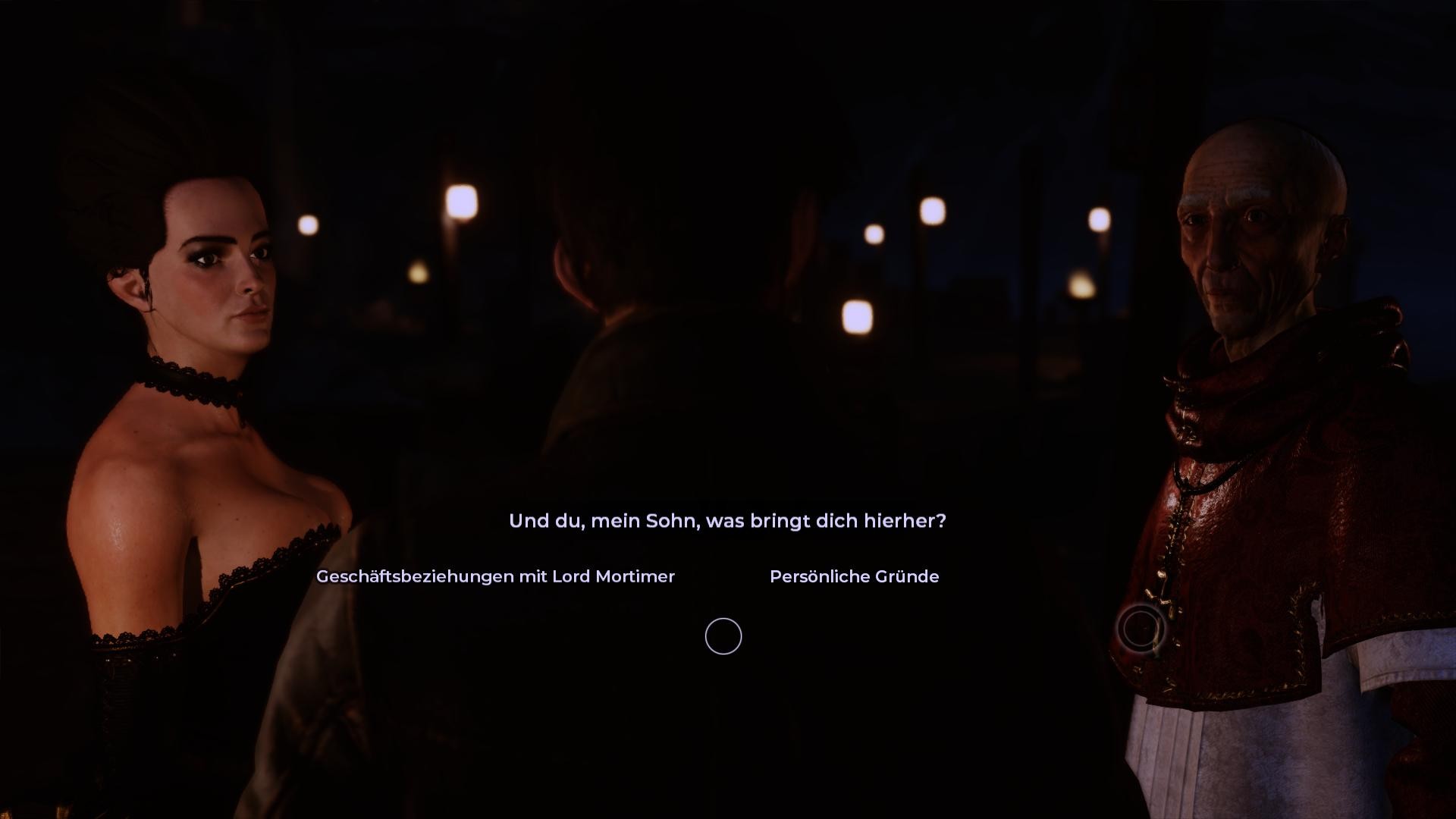
Task: Select the "Persönliche Gründe" dialogue option
Action: [854, 576]
